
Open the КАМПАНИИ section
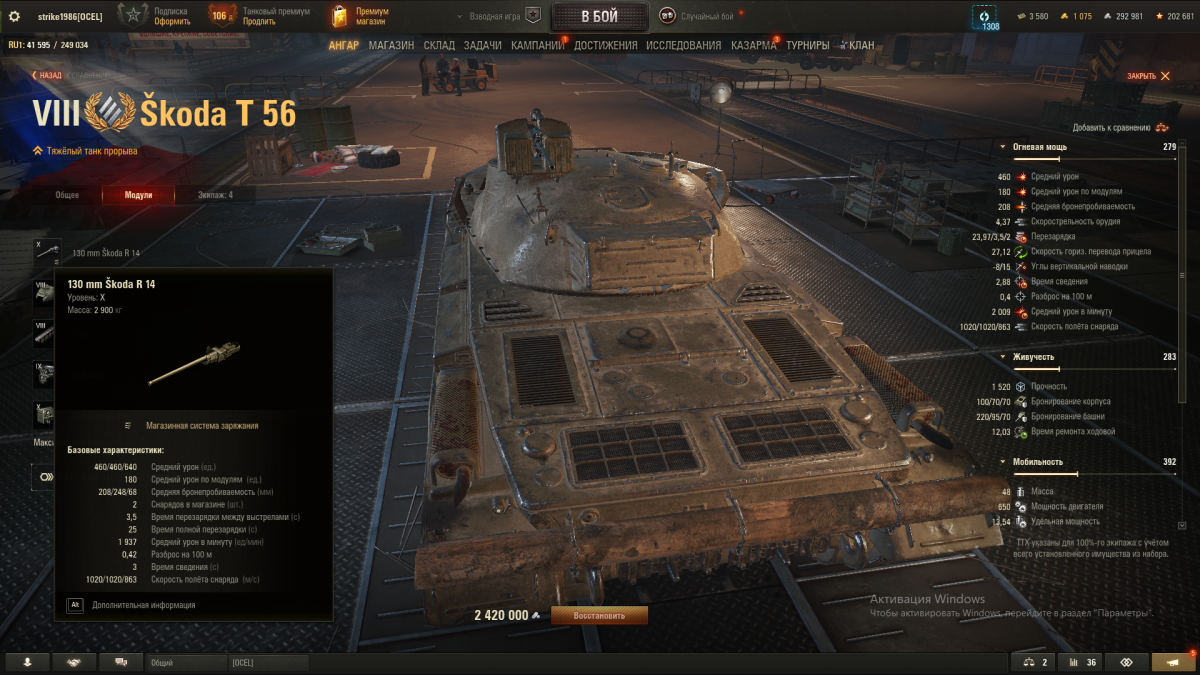pos(538,45)
